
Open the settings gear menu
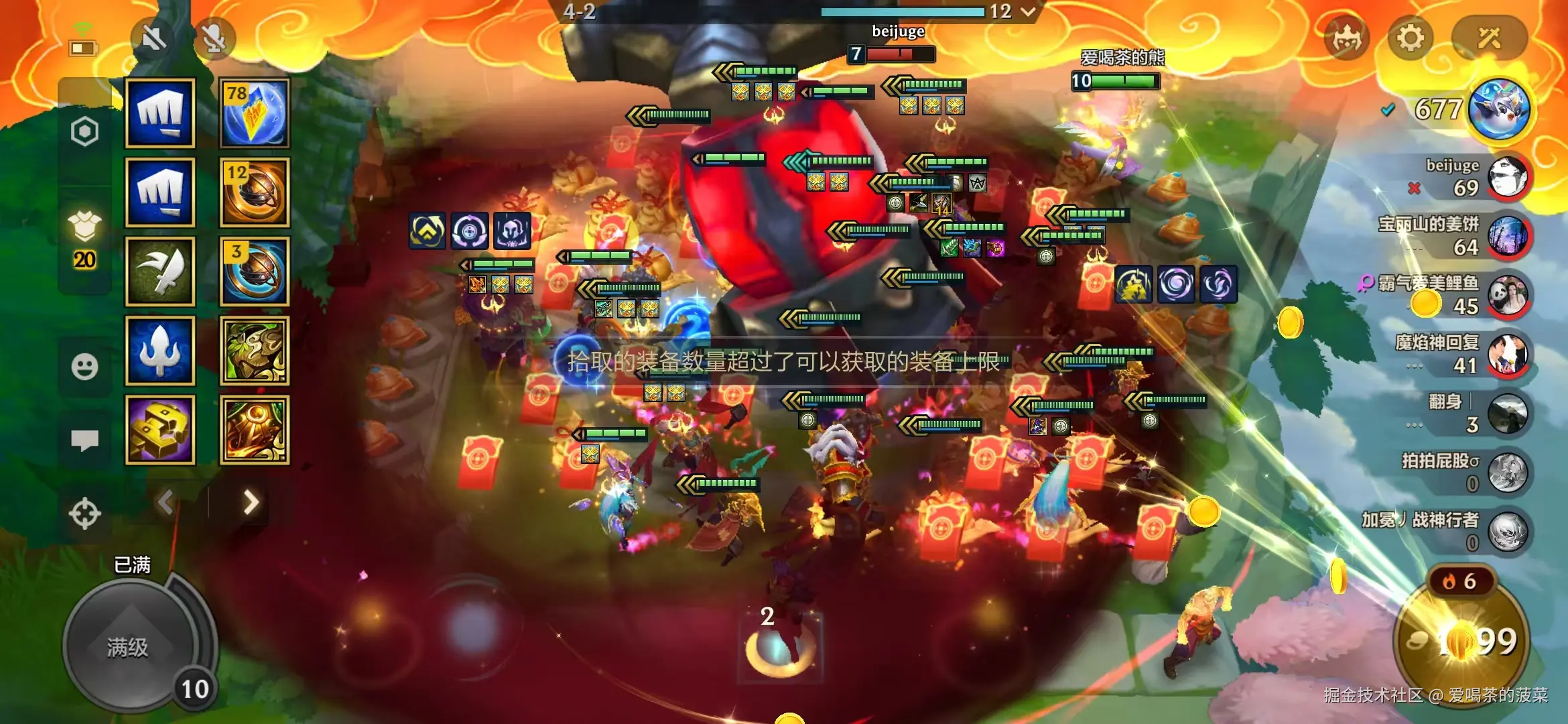click(x=1410, y=38)
